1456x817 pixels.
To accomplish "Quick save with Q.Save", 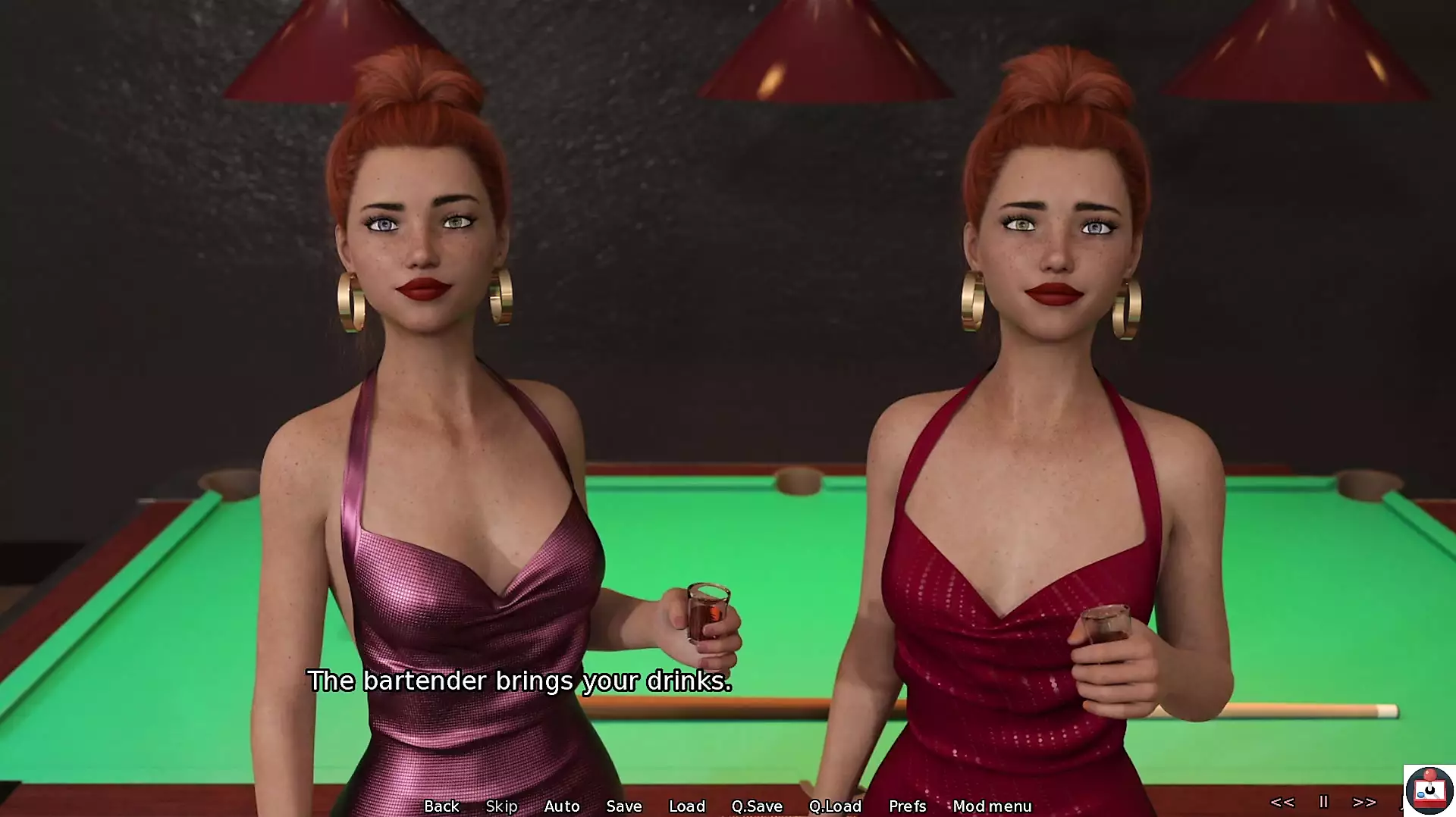I will coord(757,806).
